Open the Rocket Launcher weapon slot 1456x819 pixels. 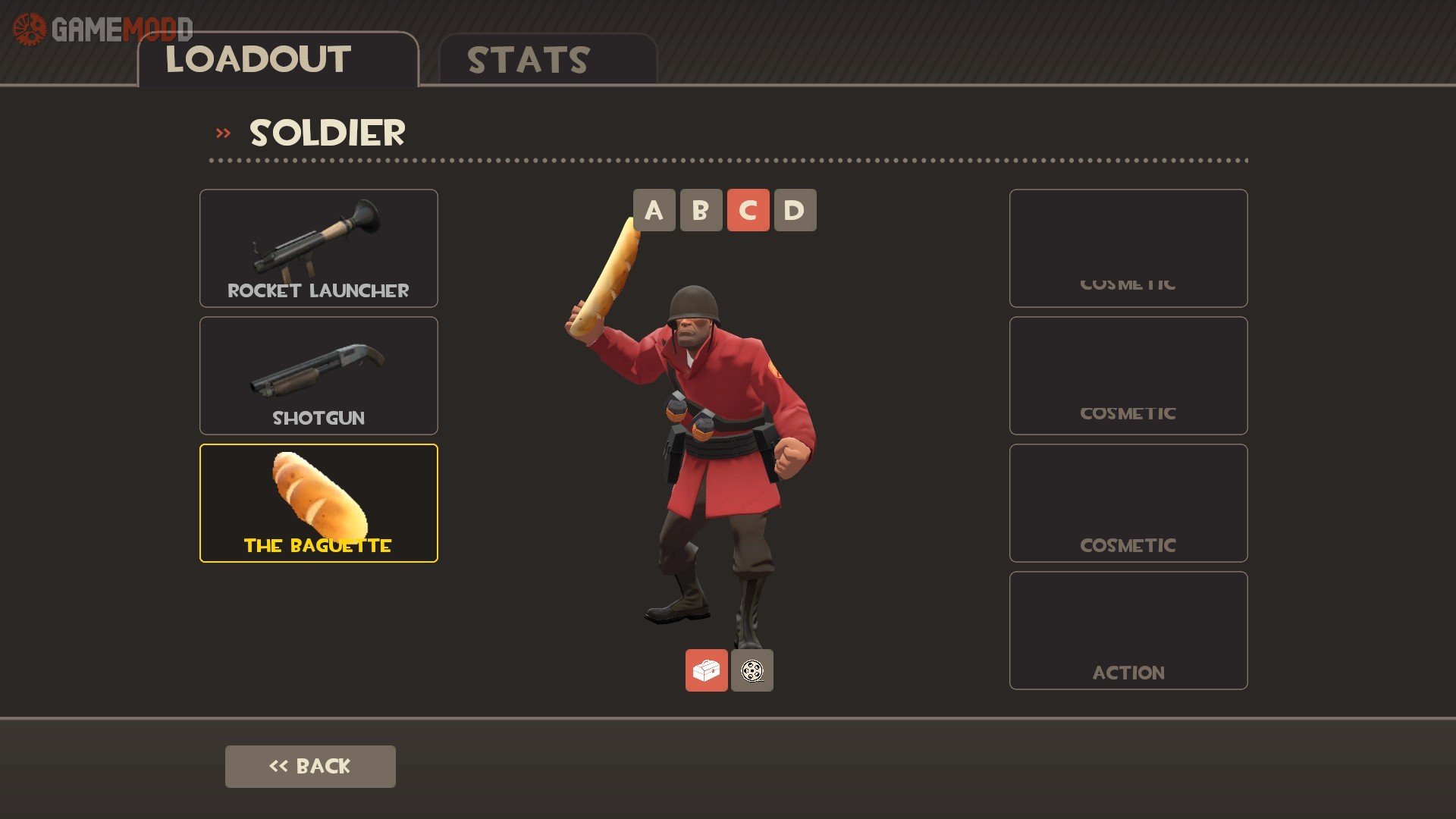coord(318,248)
